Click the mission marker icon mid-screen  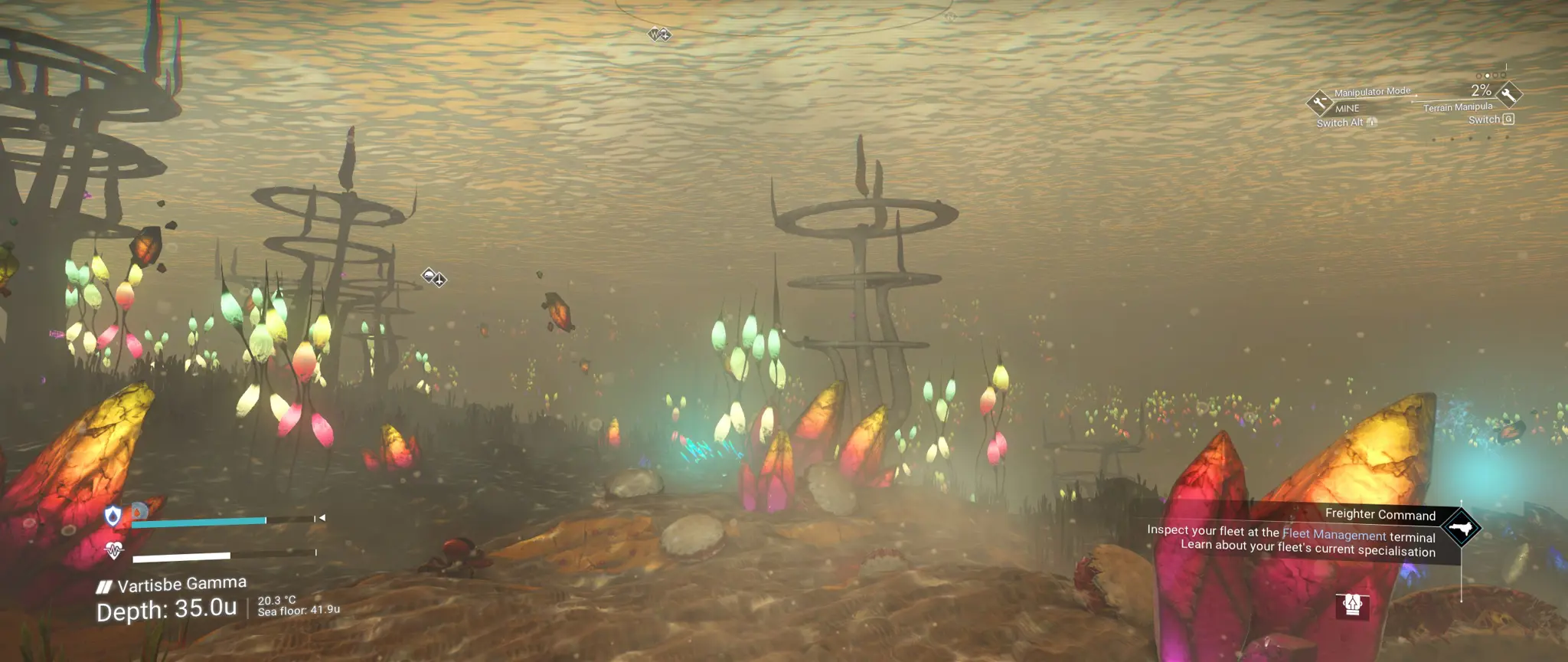tap(433, 279)
